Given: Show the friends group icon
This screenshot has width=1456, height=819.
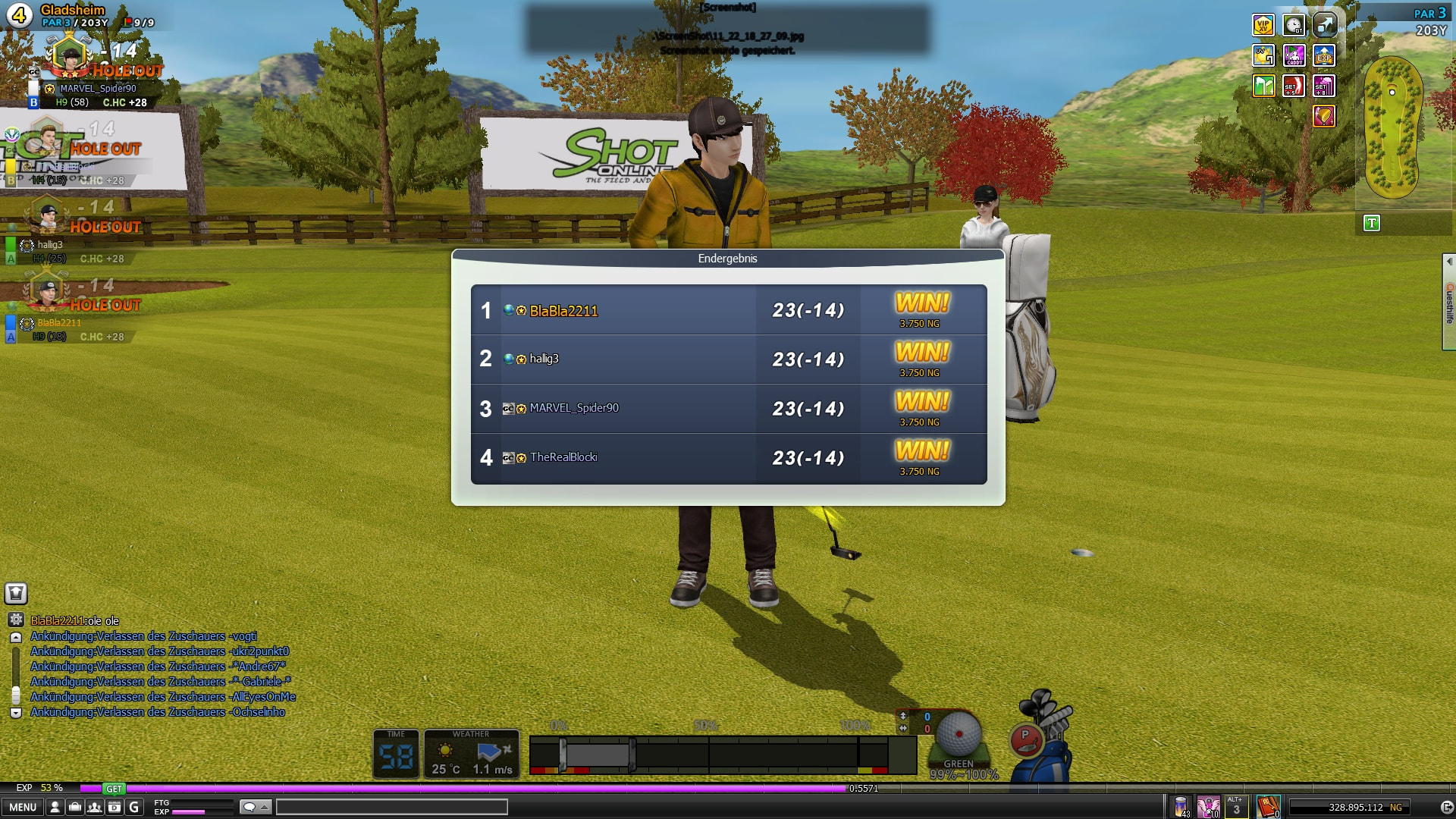Looking at the screenshot, I should 94,807.
